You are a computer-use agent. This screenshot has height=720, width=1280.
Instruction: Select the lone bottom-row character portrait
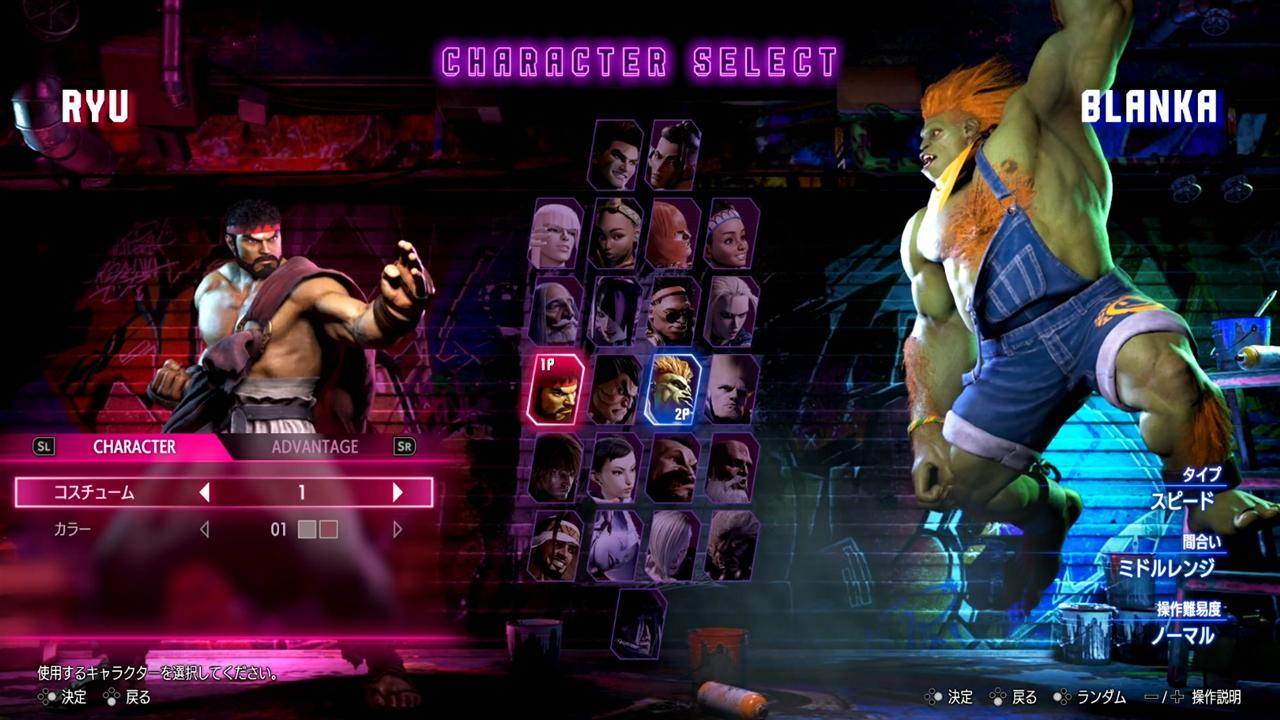point(639,623)
